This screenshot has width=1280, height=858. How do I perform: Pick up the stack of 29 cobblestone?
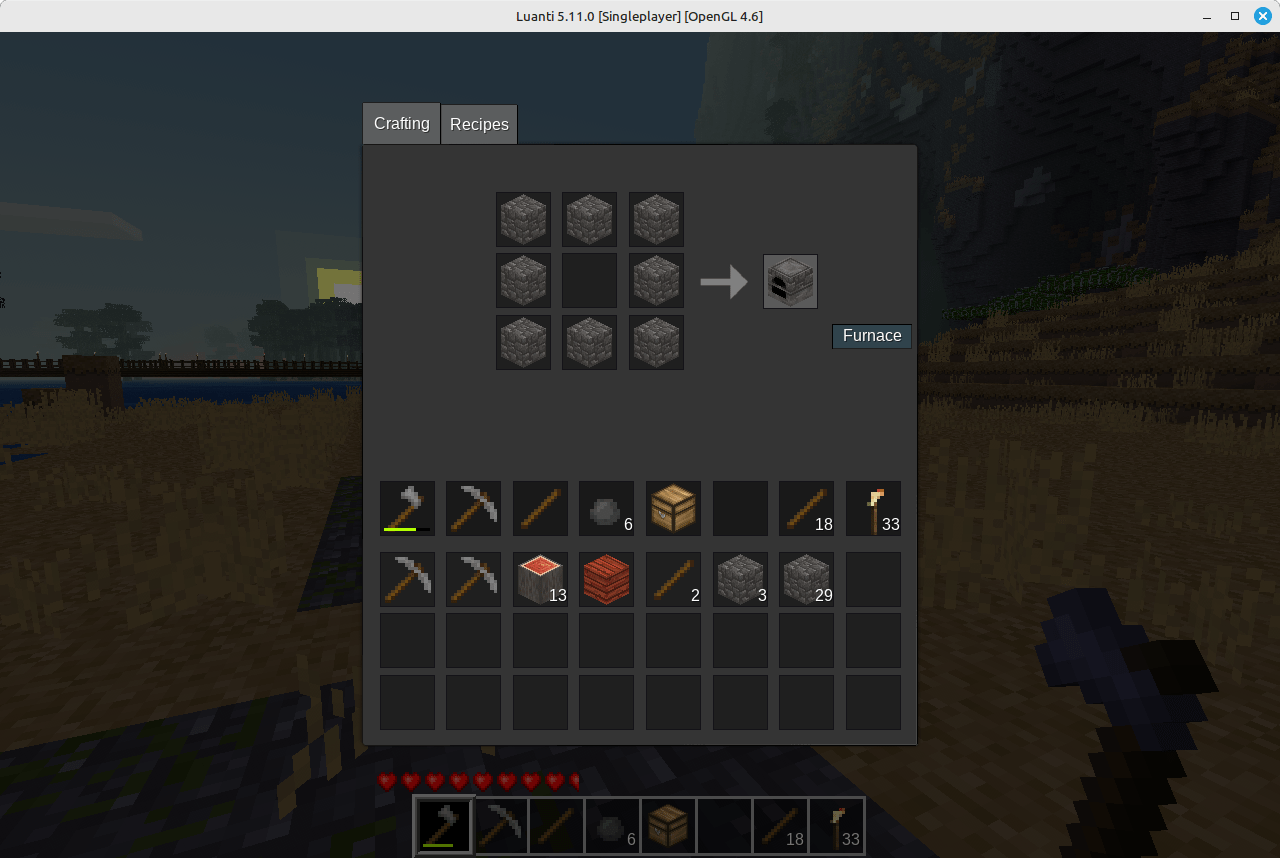point(806,579)
